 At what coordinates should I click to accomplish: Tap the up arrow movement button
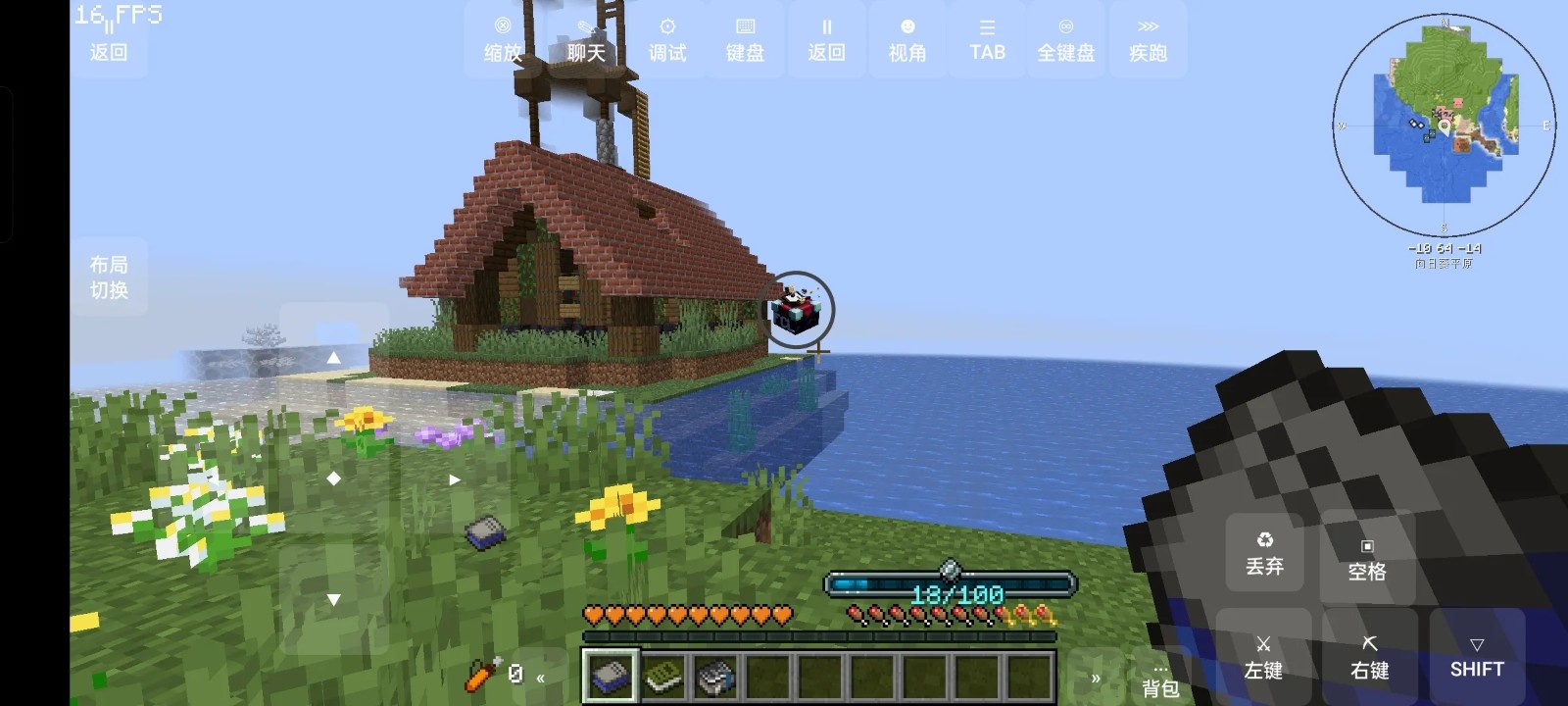pos(333,358)
